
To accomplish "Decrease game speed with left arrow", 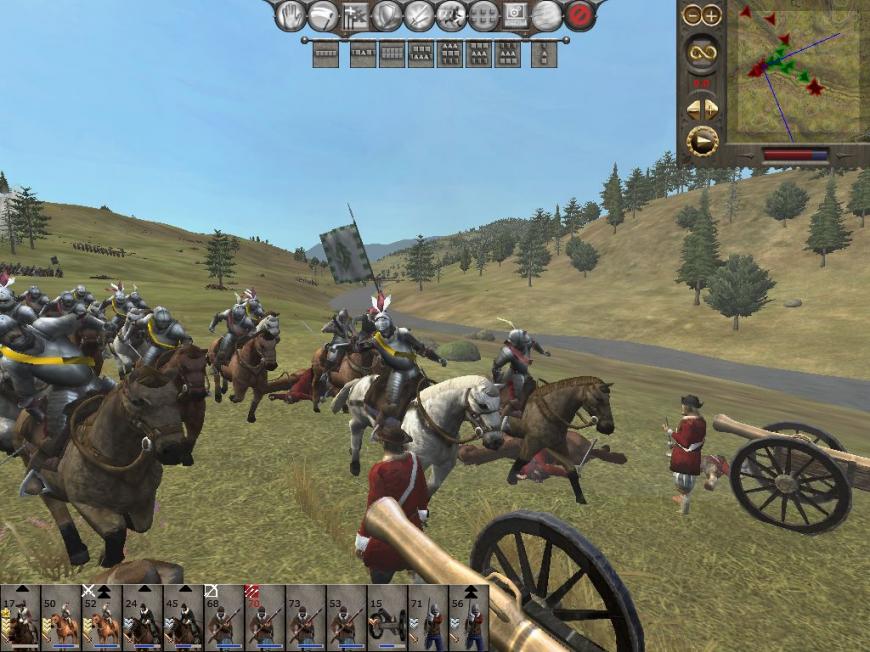I will click(x=692, y=108).
